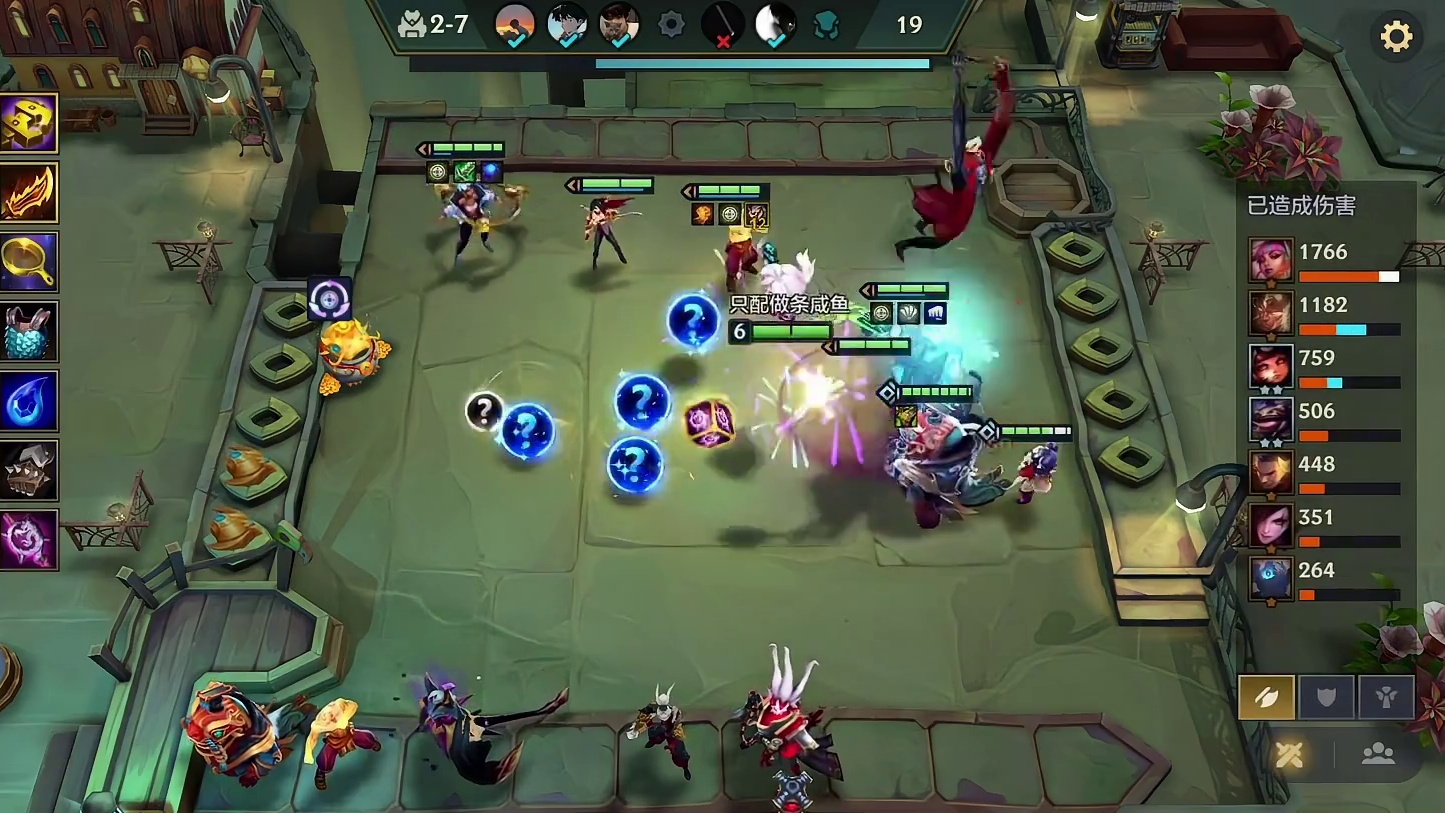Switch to the shield damage-taken tab
1445x813 pixels.
(x=1326, y=697)
